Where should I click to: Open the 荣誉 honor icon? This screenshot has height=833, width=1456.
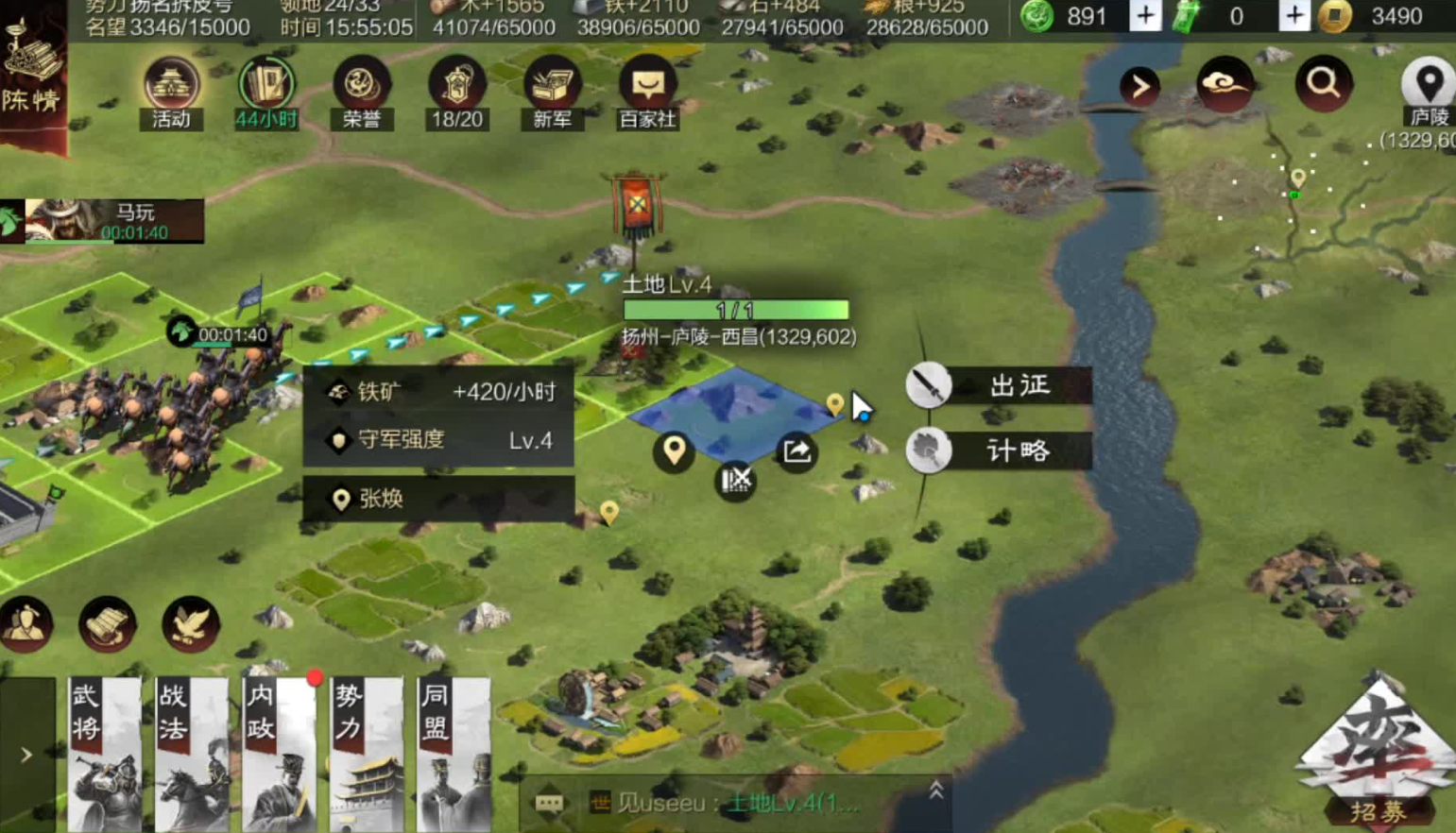[361, 92]
